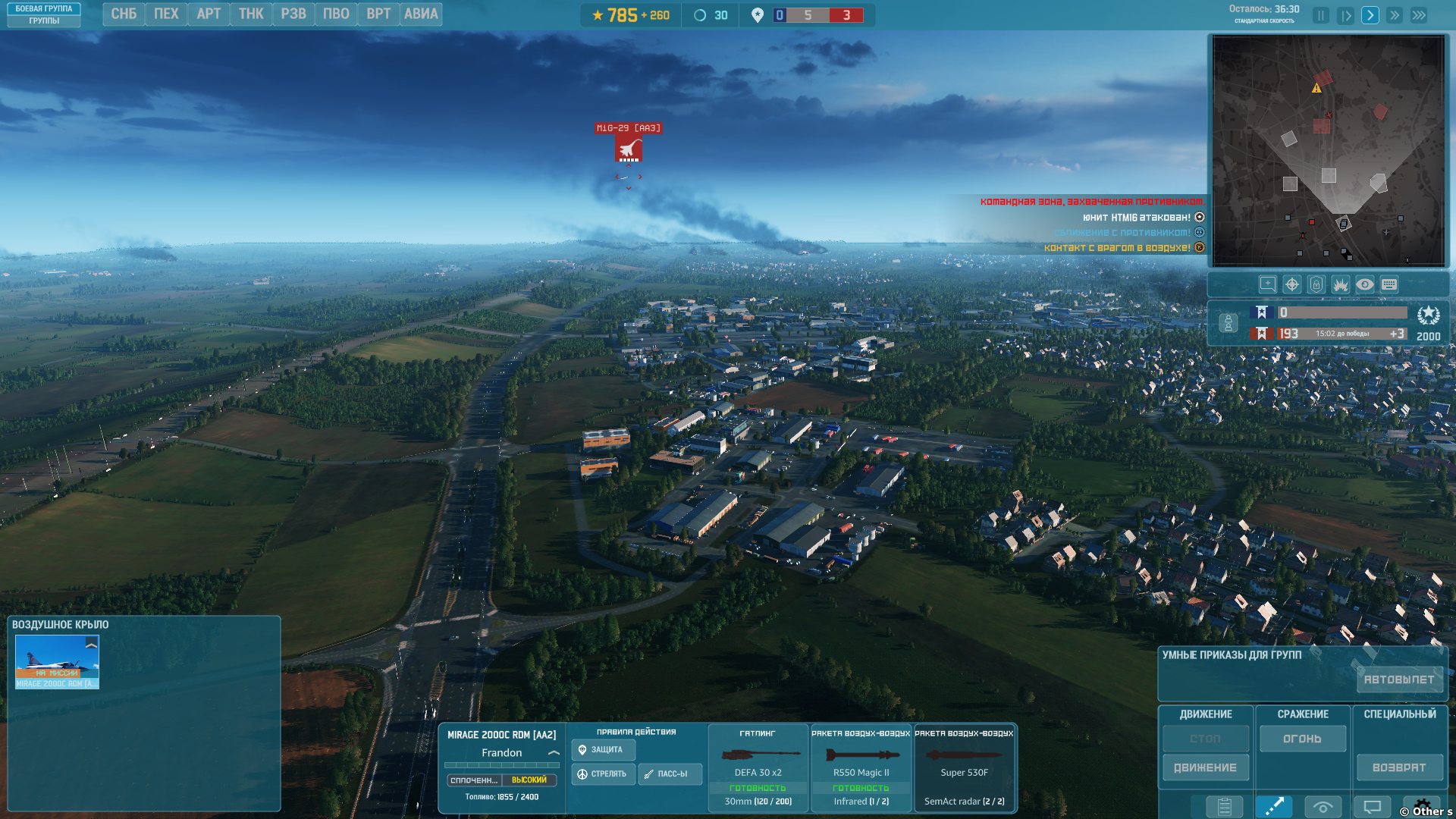Open the ПЕХ infantry category tab
The width and height of the screenshot is (1456, 819).
coord(166,14)
